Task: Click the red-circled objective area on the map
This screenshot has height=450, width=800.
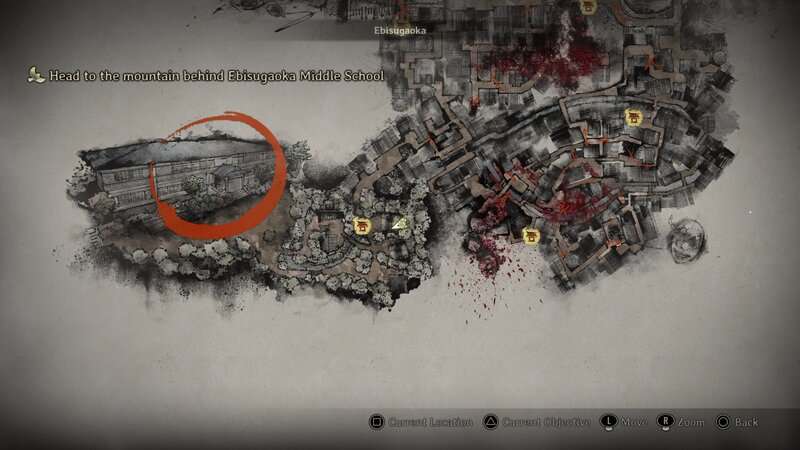Action: pyautogui.click(x=217, y=177)
